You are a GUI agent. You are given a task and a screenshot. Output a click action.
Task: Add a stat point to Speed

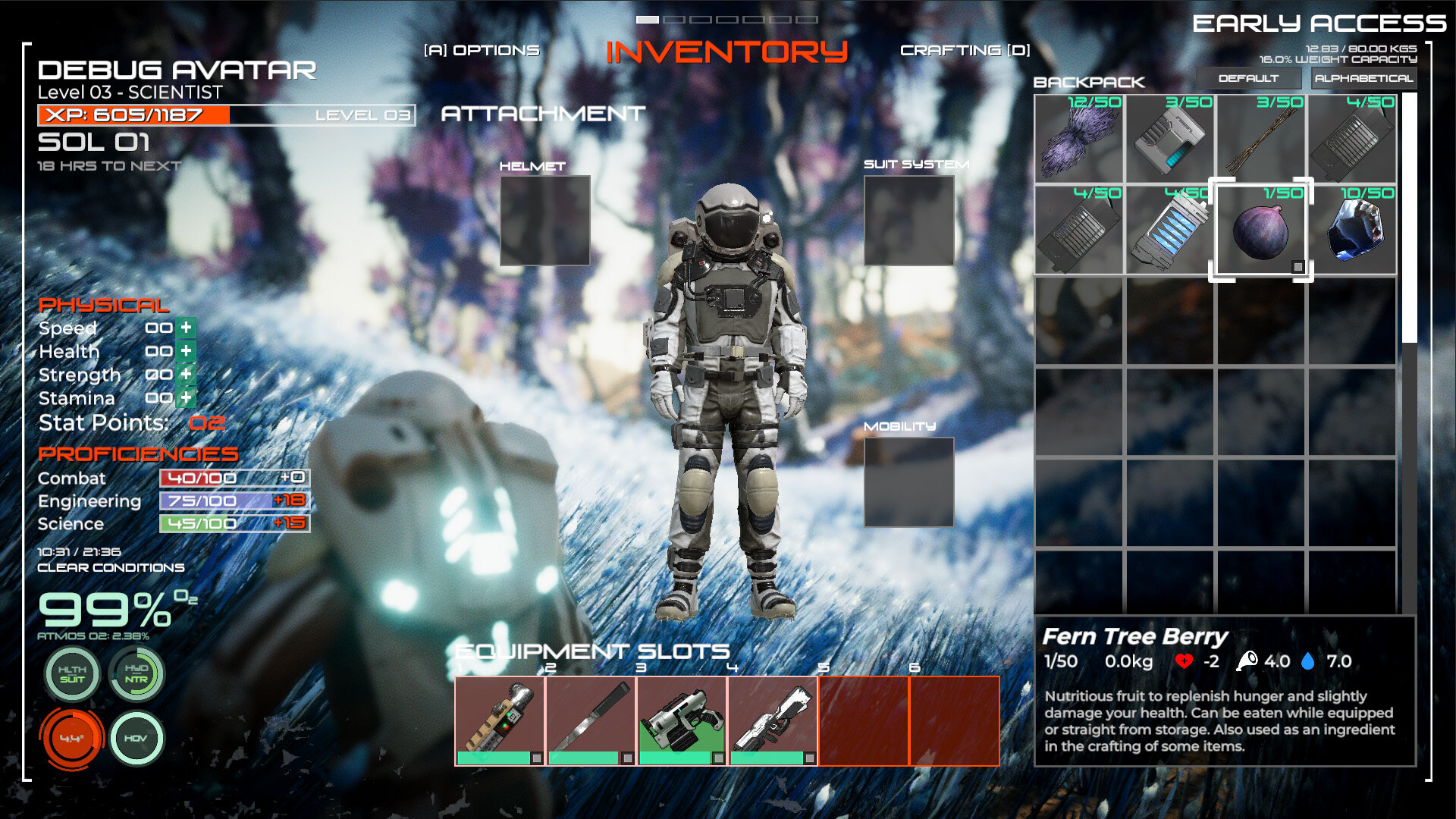coord(186,328)
